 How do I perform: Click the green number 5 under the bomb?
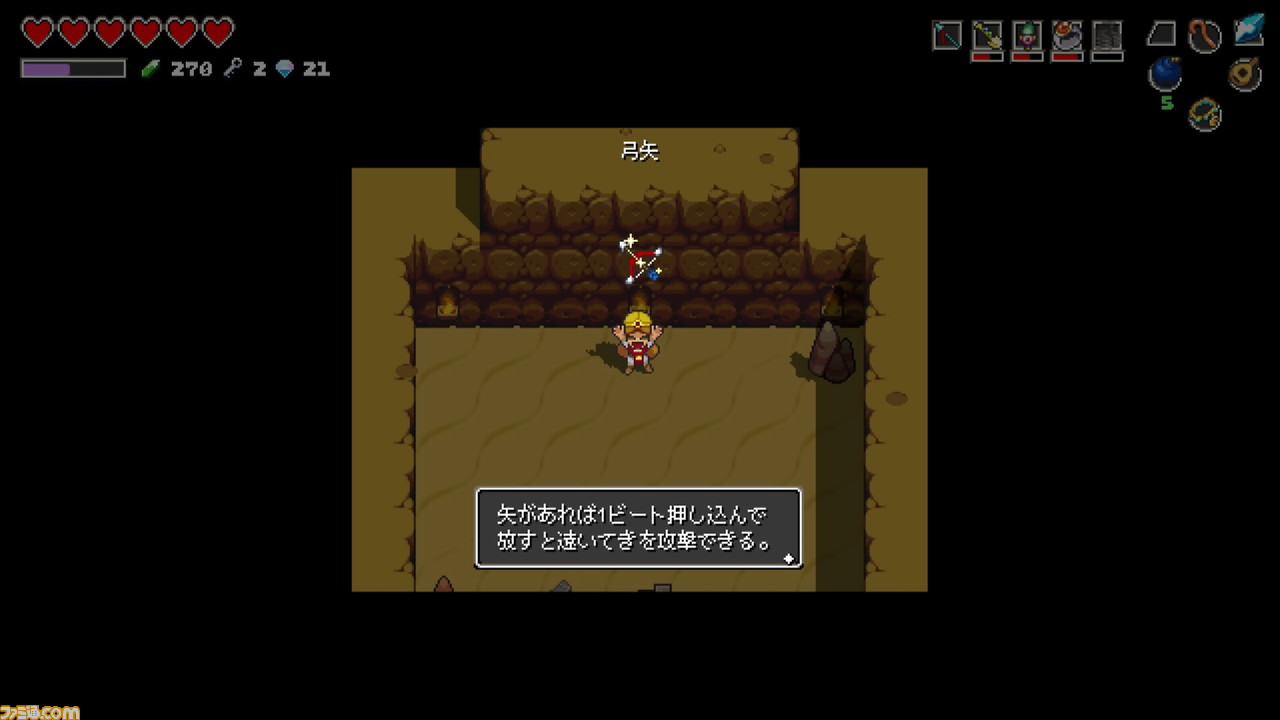tap(1168, 102)
